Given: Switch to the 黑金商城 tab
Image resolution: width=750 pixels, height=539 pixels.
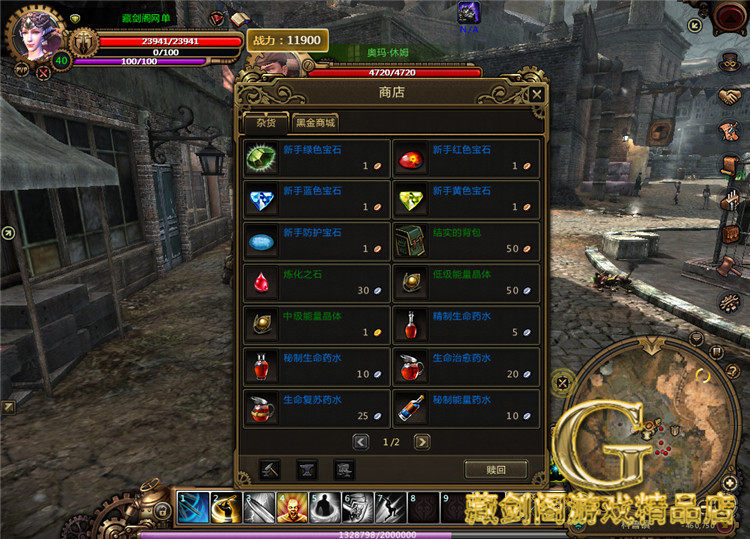Looking at the screenshot, I should (x=316, y=123).
